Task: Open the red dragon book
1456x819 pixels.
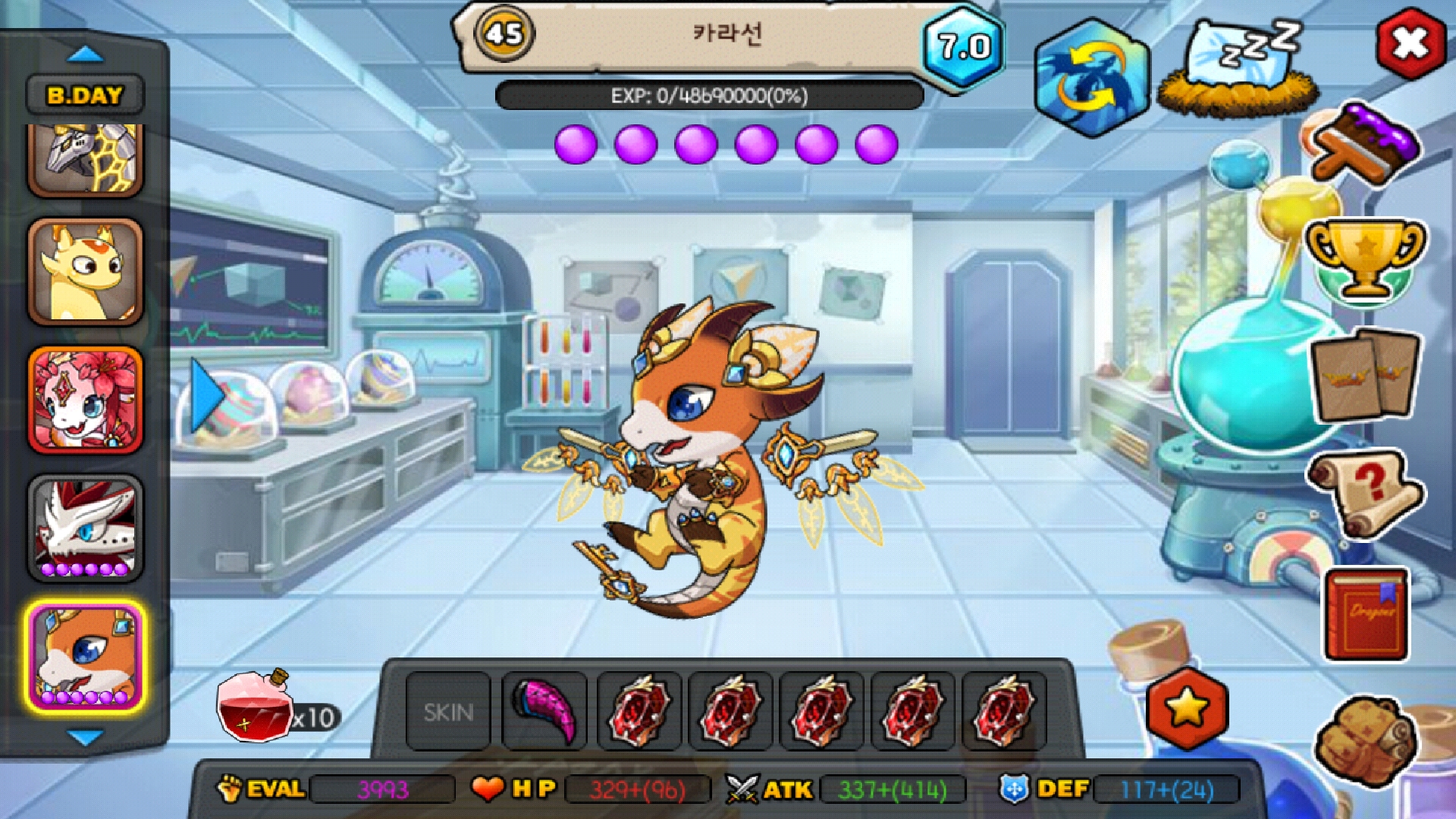Action: (x=1367, y=614)
